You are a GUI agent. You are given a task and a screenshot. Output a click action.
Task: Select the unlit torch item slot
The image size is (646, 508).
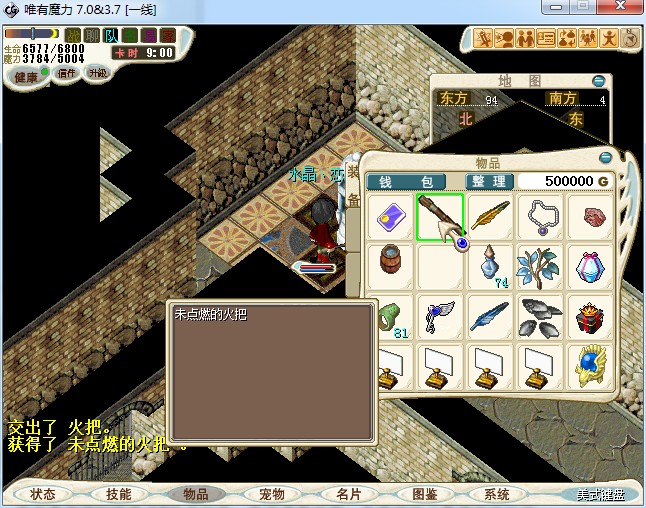[440, 217]
